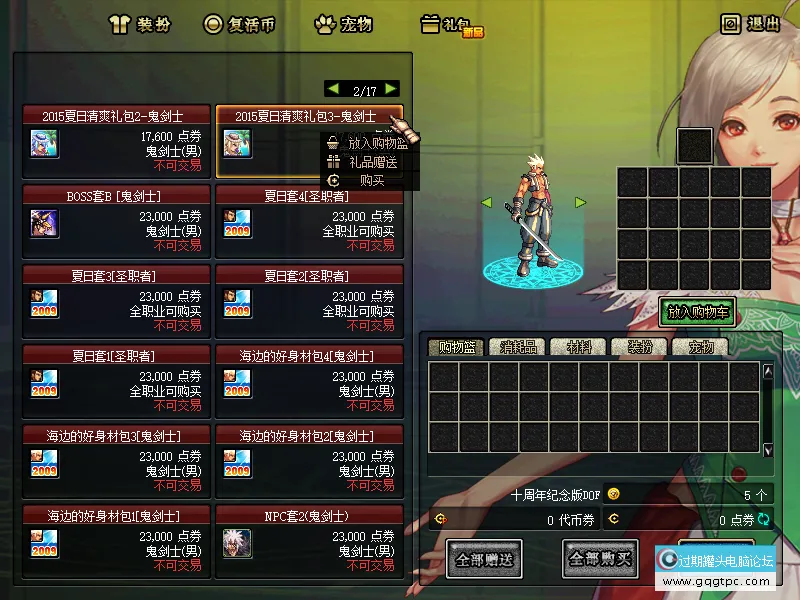Open the 材料 cart tab
Screen dimensions: 800x600
[579, 347]
